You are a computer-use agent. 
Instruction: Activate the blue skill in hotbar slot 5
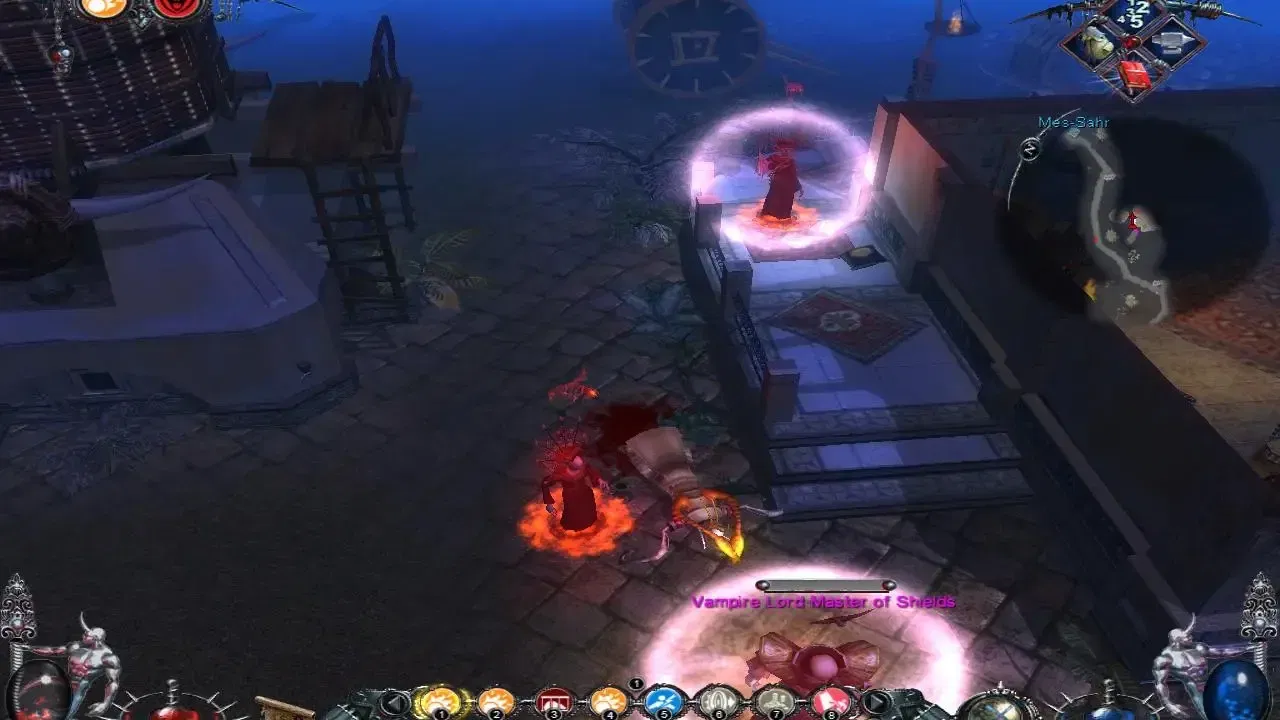tap(663, 702)
